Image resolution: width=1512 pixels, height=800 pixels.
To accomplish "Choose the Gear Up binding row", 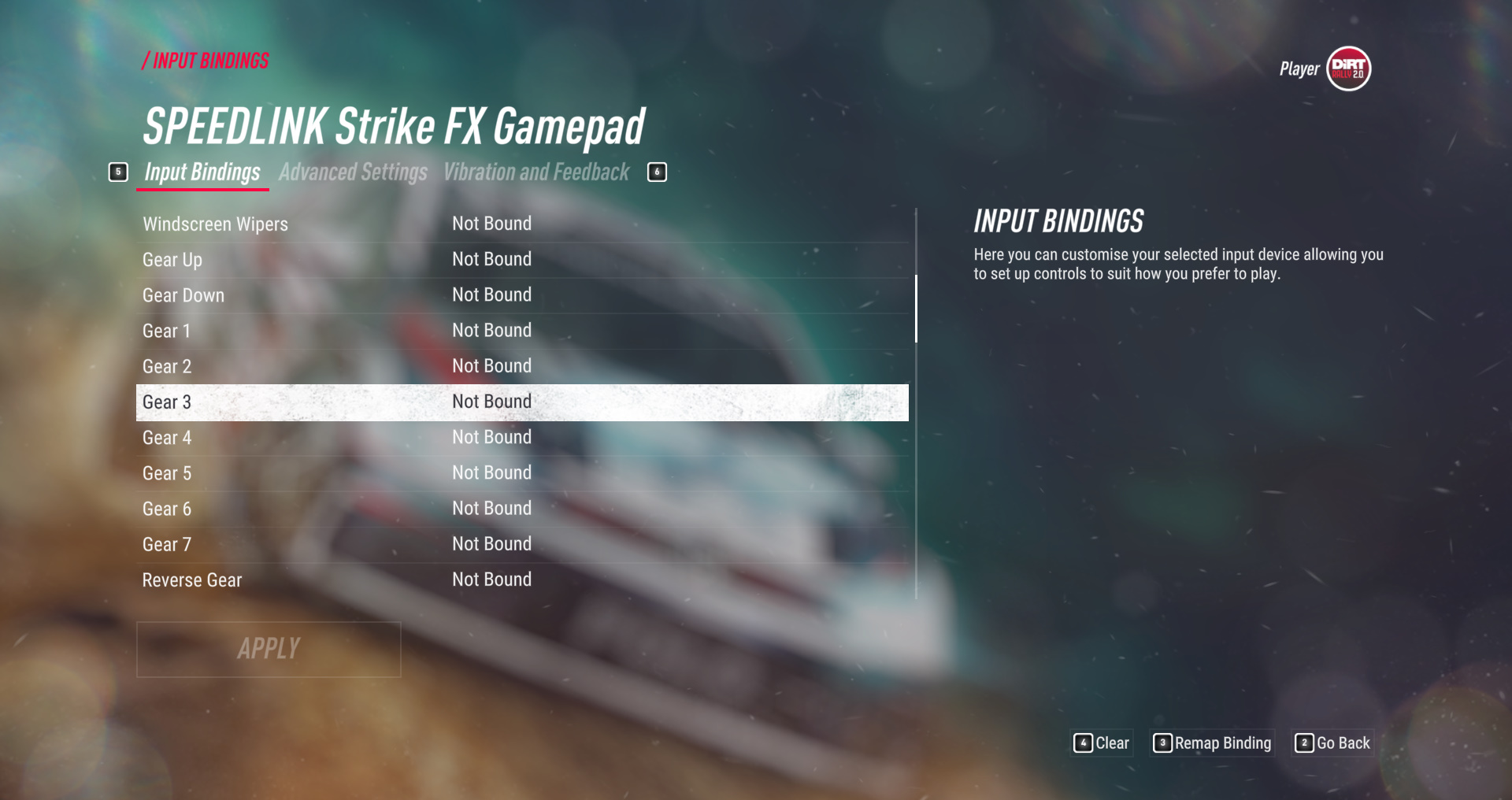I will coord(521,260).
